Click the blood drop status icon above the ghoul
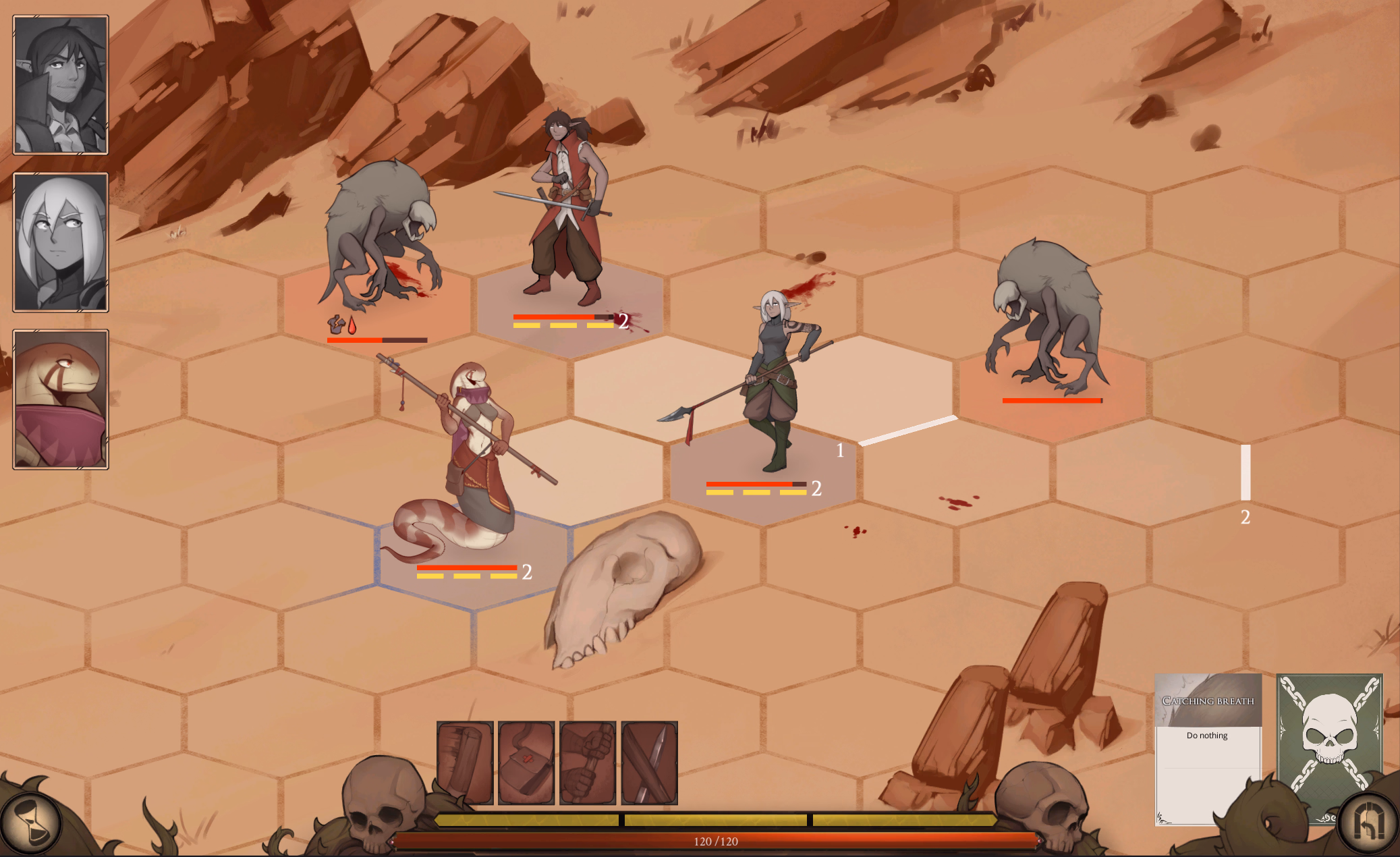 click(x=353, y=325)
